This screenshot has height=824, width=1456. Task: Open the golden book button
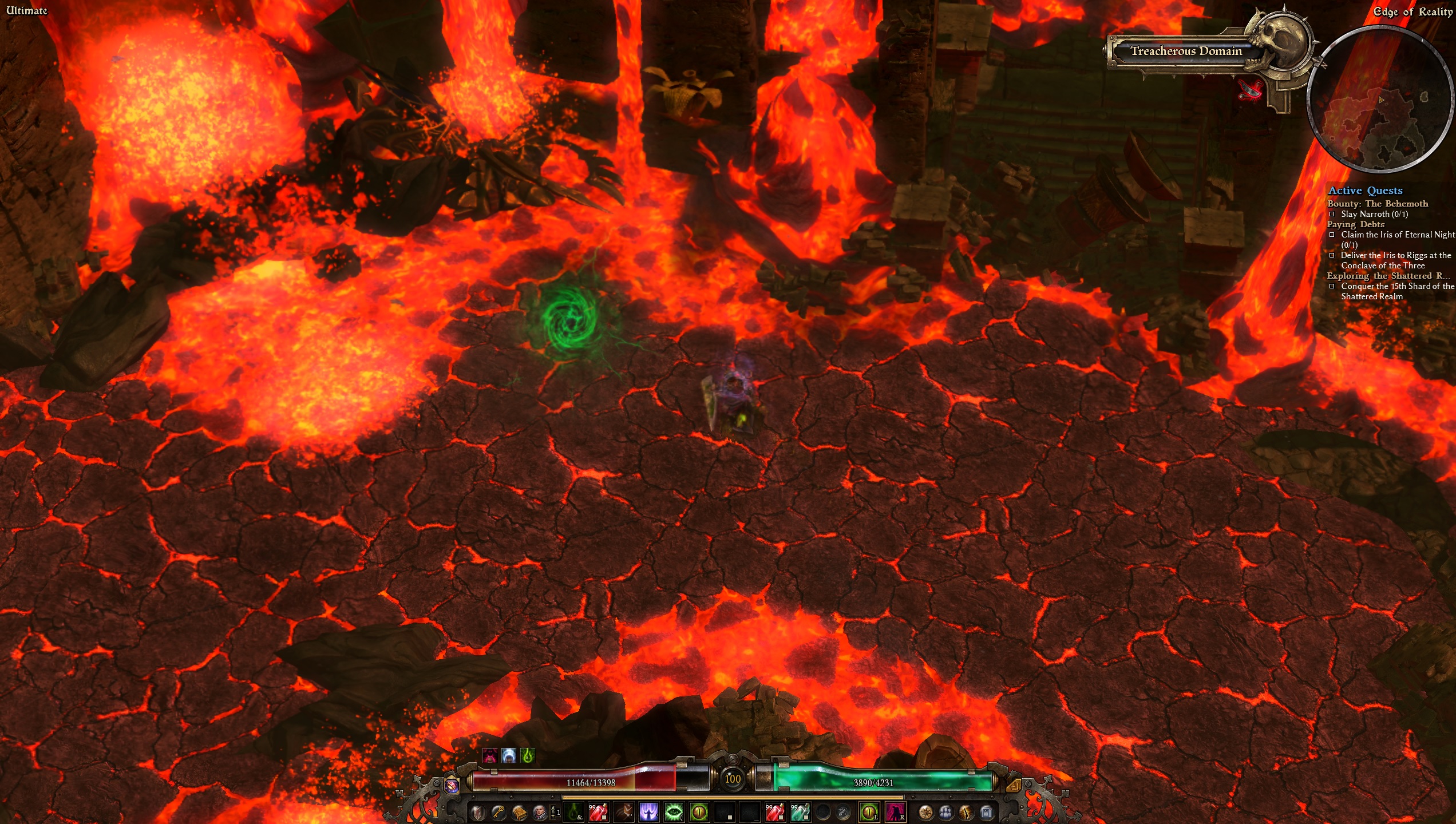pos(519,812)
